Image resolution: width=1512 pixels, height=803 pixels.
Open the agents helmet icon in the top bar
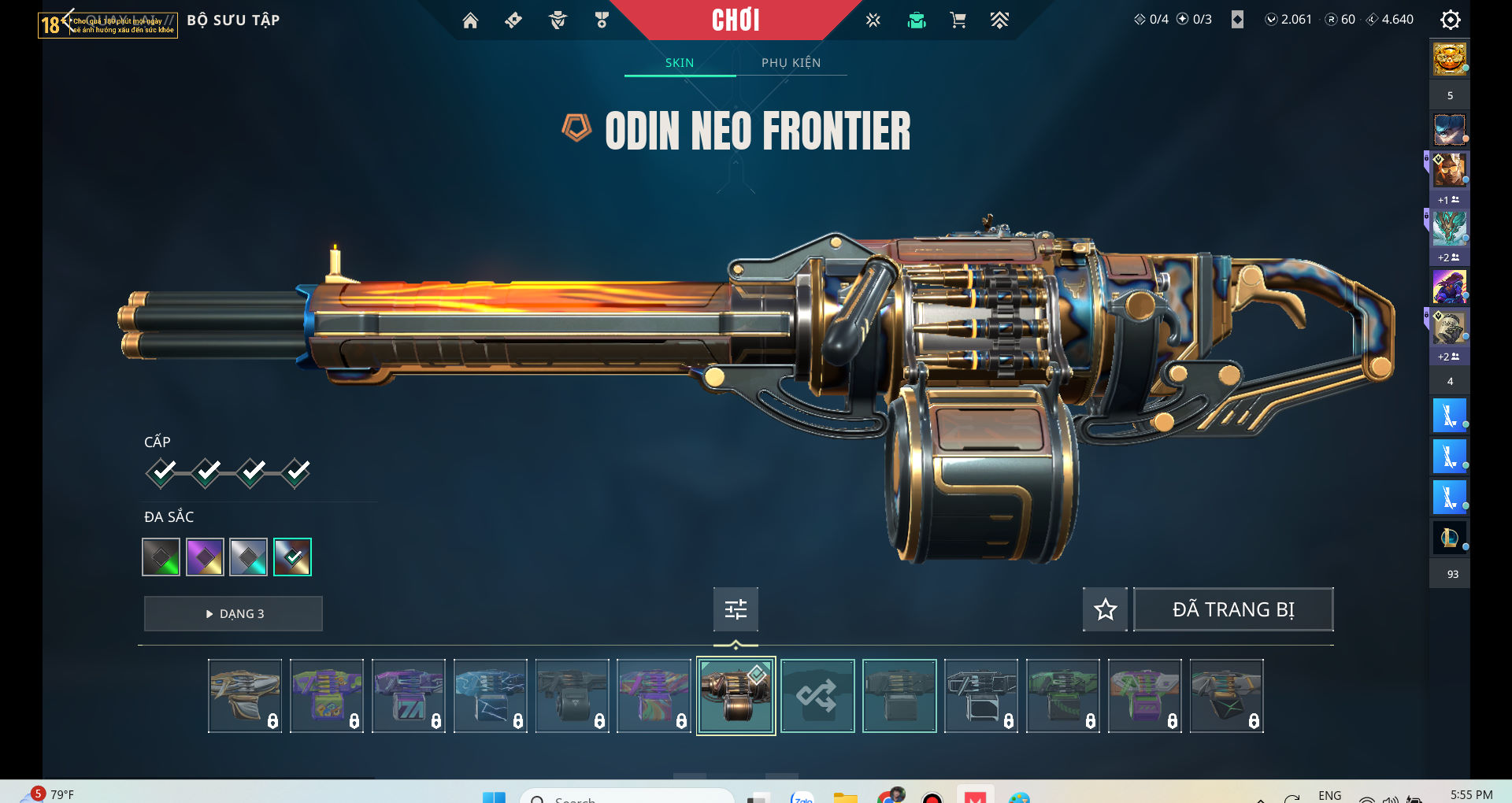tap(558, 20)
